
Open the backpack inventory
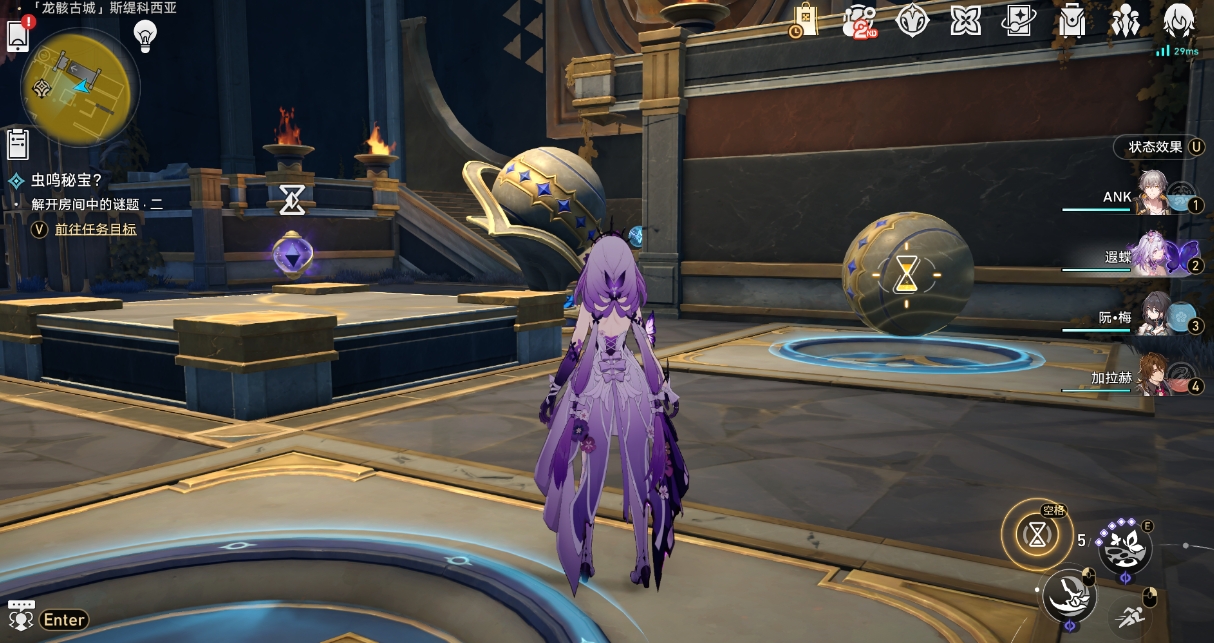click(x=1072, y=20)
